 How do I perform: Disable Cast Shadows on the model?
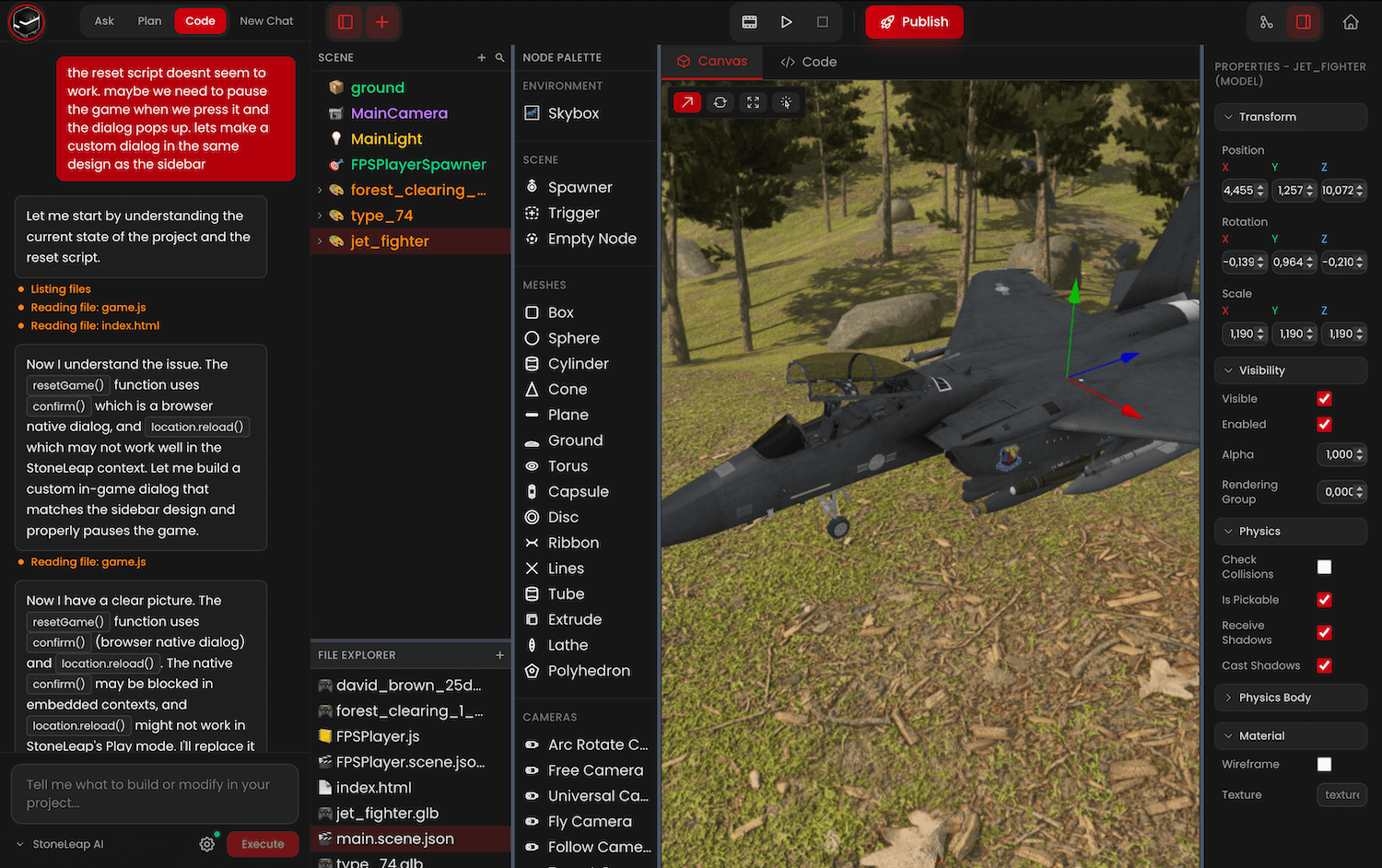pos(1324,665)
